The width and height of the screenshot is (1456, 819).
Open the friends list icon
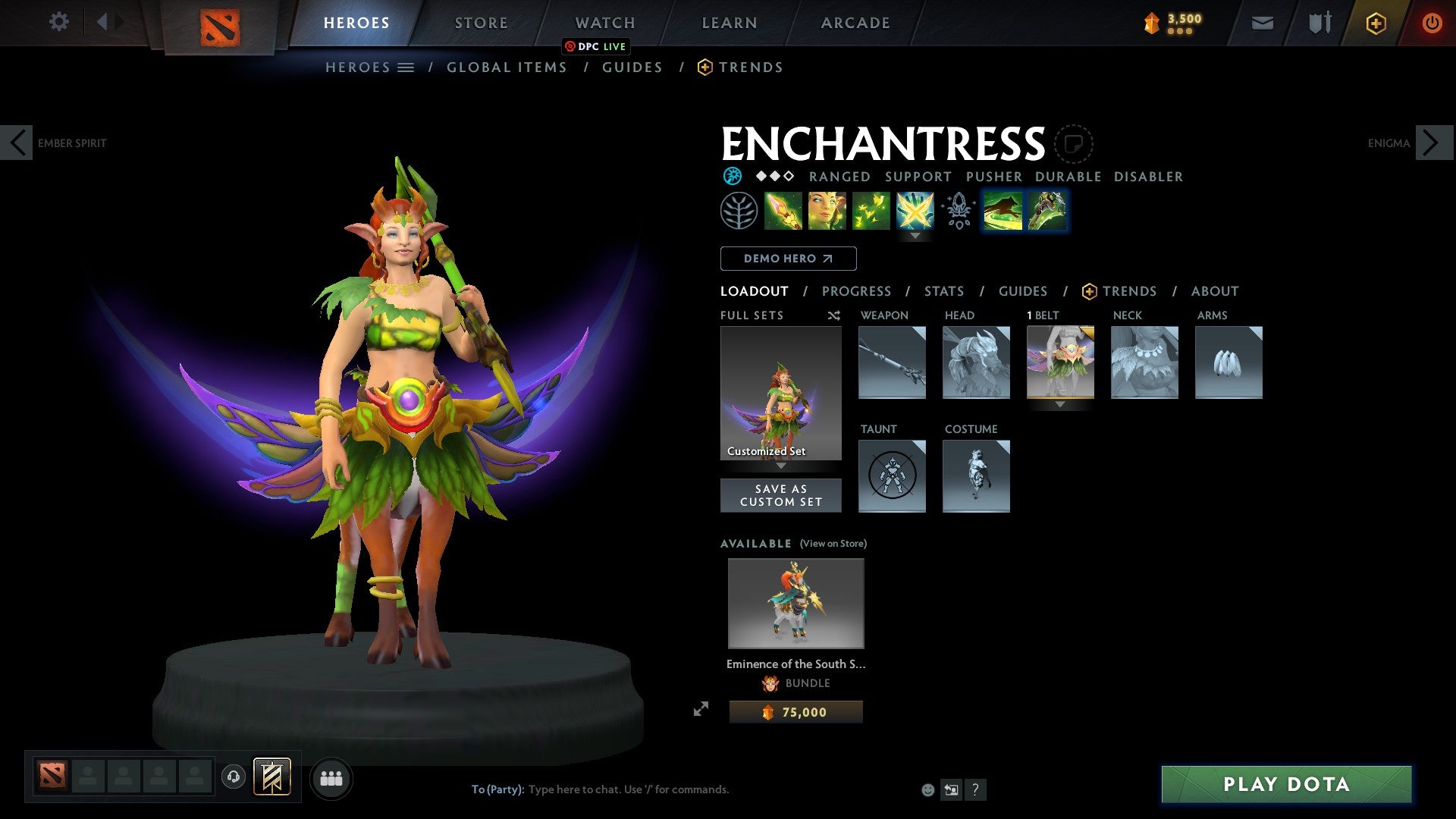pos(331,777)
